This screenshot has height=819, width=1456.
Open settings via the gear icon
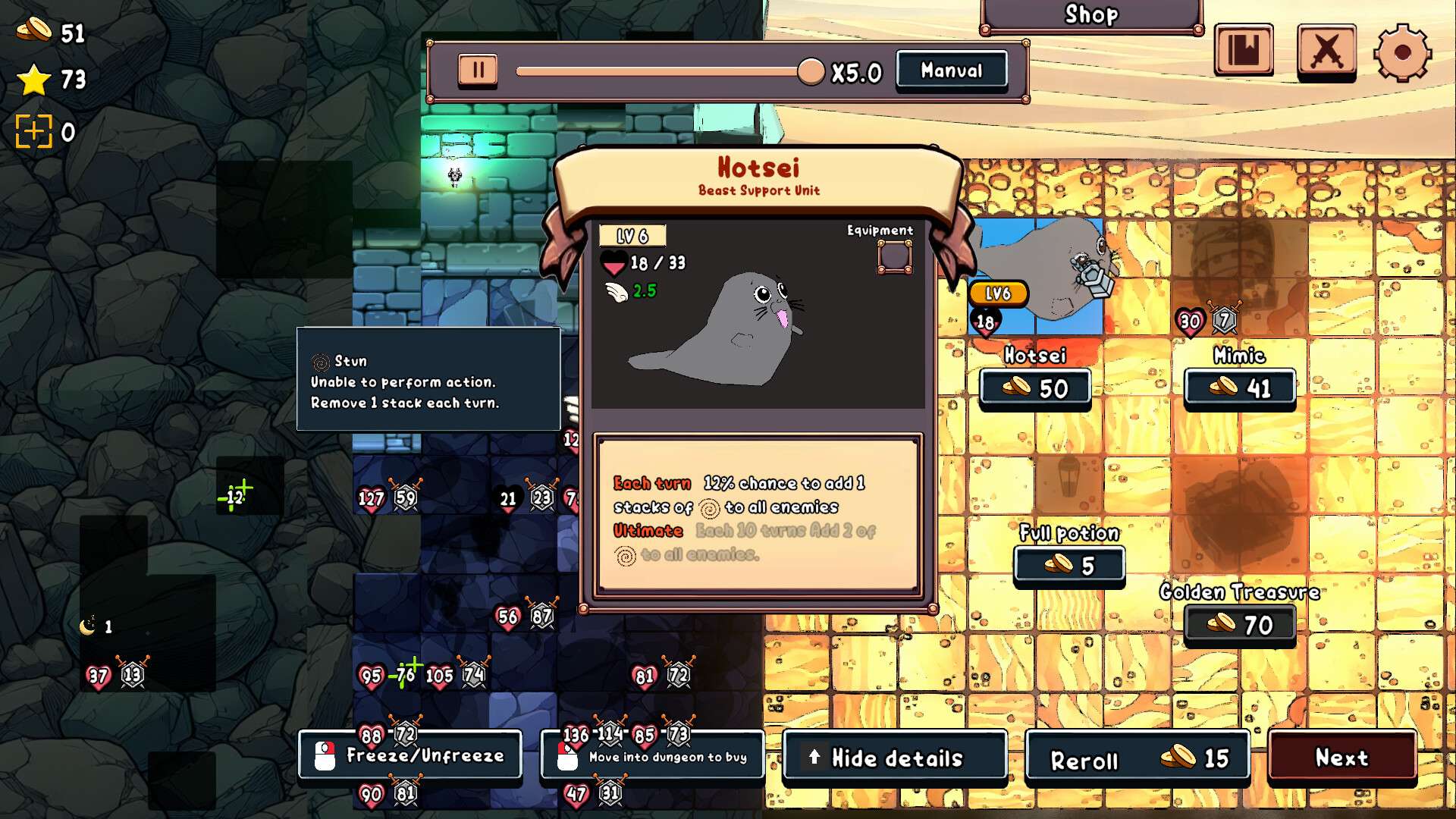(x=1402, y=52)
